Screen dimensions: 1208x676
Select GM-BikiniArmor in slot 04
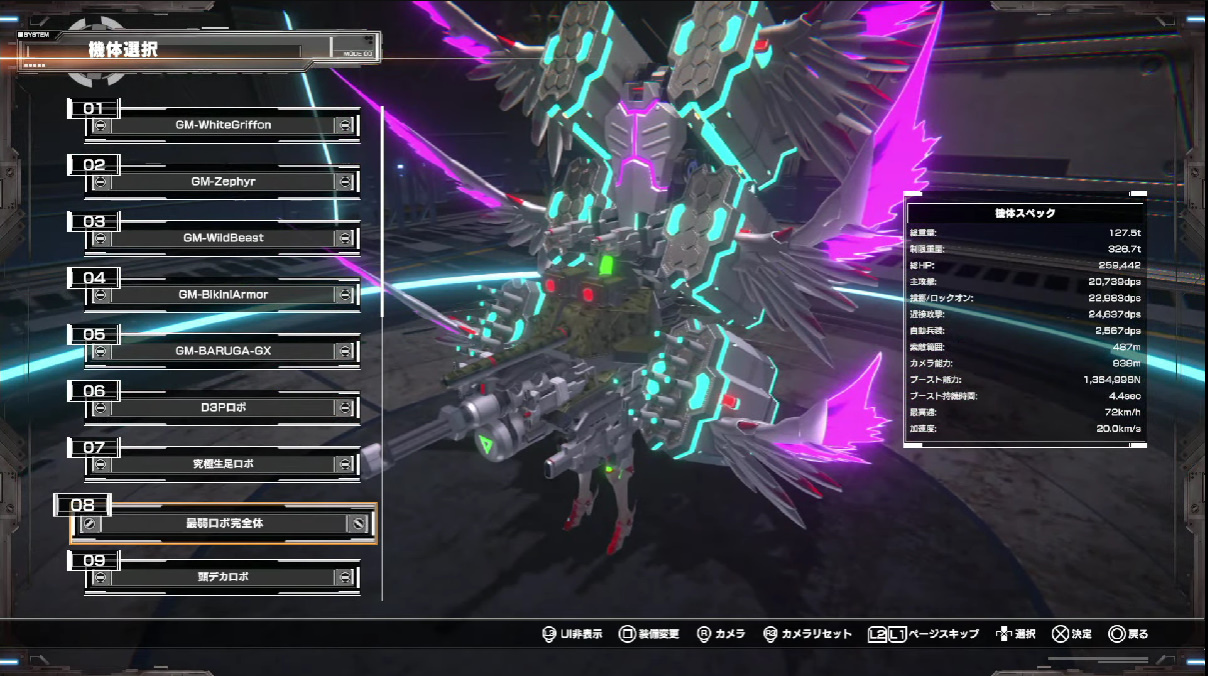click(x=224, y=295)
